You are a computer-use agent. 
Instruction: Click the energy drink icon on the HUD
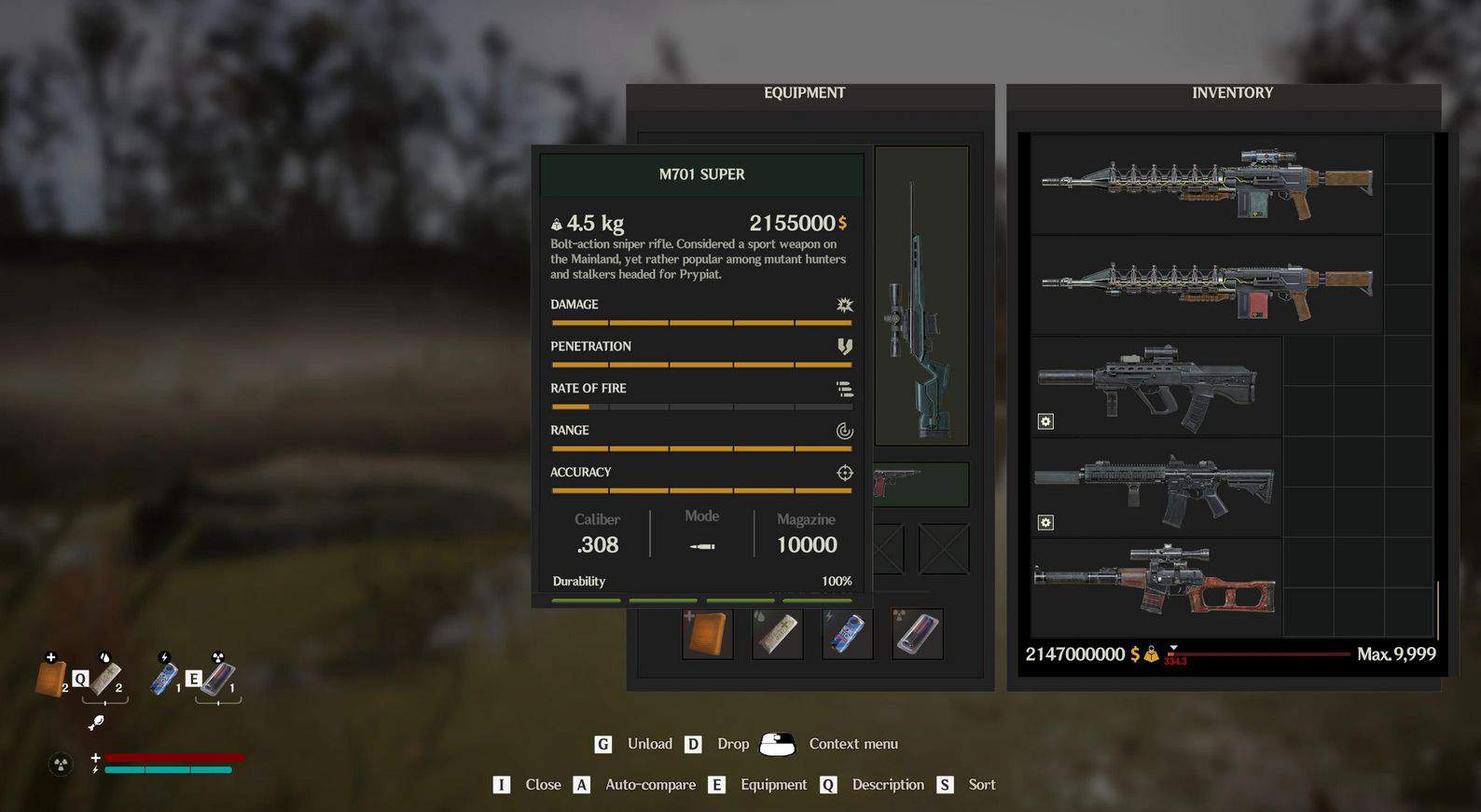(x=164, y=678)
